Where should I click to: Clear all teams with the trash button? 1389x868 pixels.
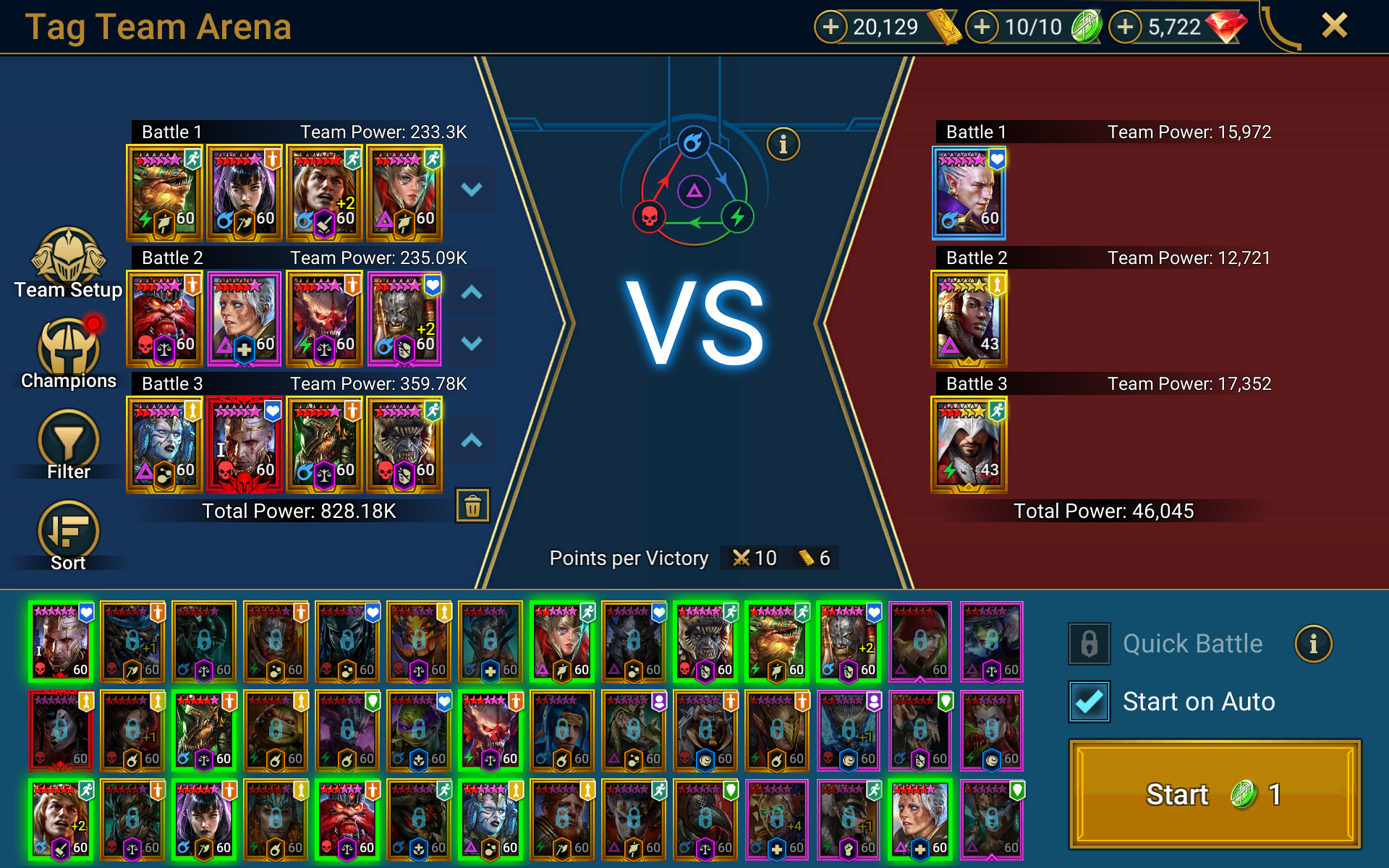tap(472, 506)
